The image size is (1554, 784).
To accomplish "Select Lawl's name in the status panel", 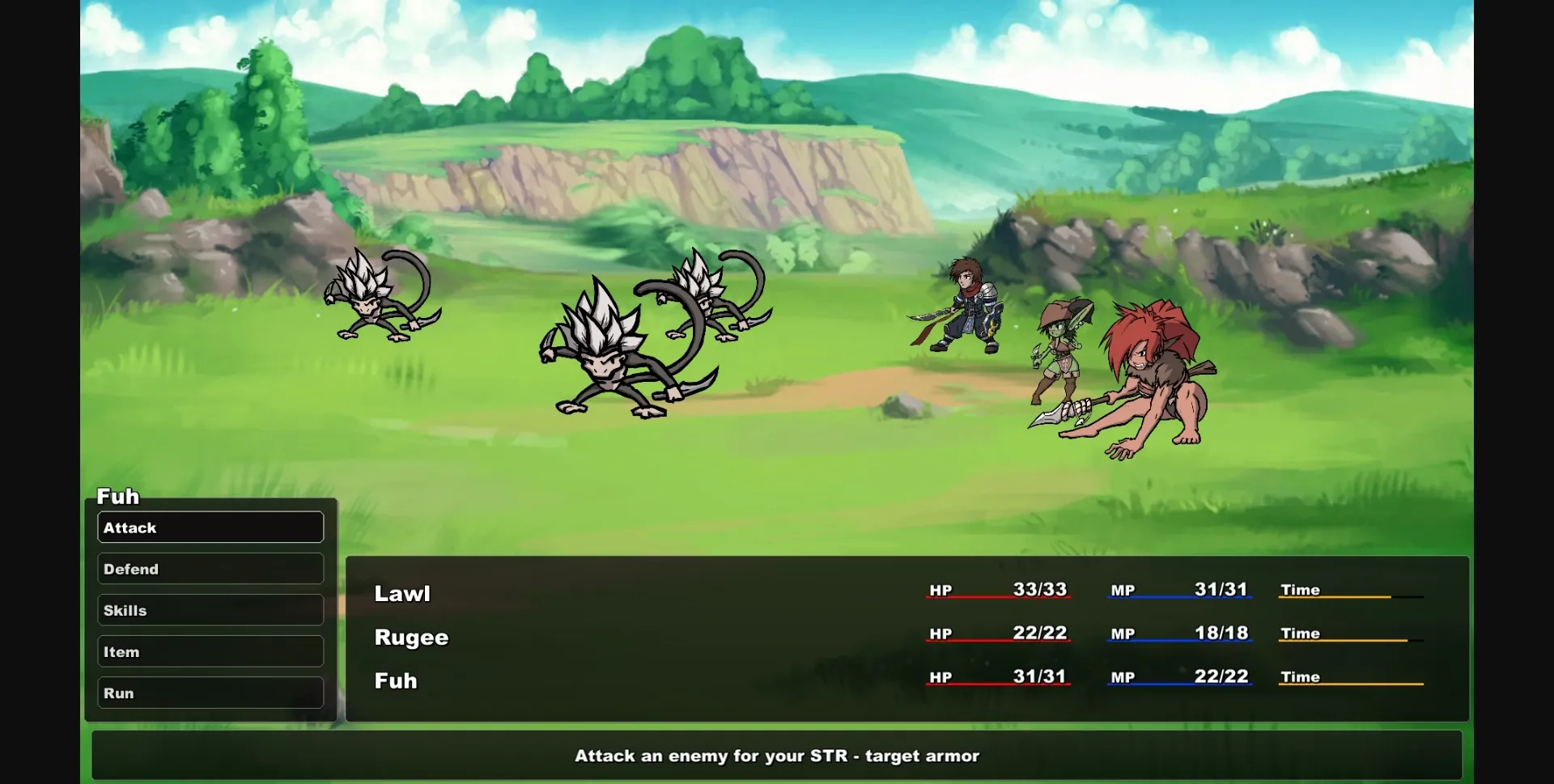I will (x=402, y=592).
